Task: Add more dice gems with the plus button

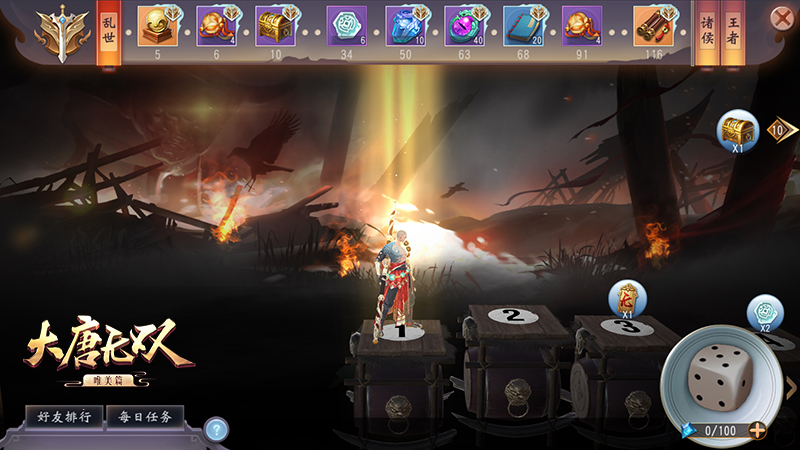Action: 757,431
